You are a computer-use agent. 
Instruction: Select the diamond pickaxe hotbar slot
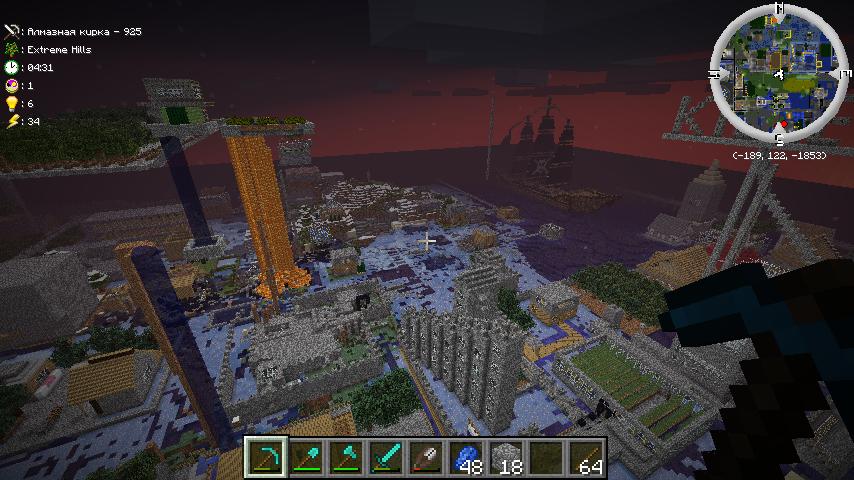click(267, 457)
